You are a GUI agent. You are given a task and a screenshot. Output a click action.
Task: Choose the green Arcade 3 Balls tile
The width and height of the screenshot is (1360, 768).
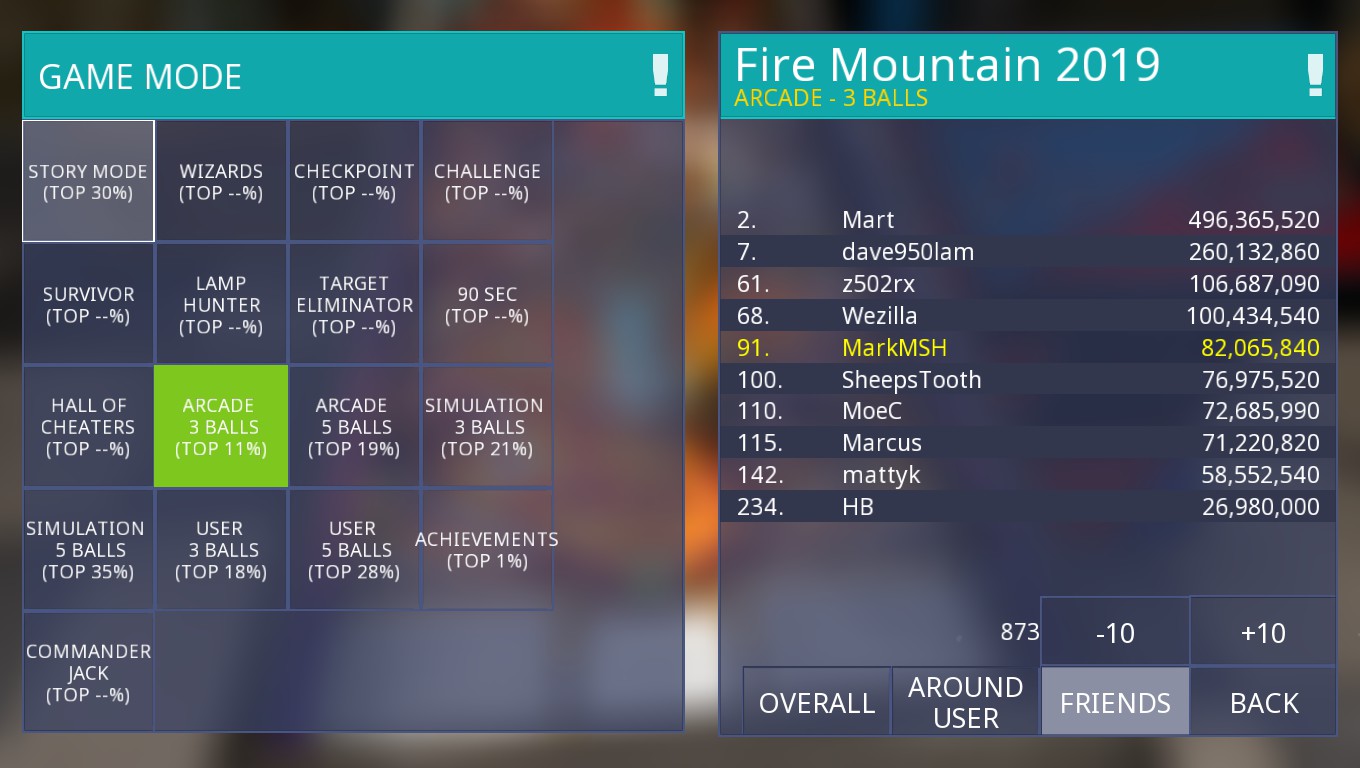tap(221, 426)
